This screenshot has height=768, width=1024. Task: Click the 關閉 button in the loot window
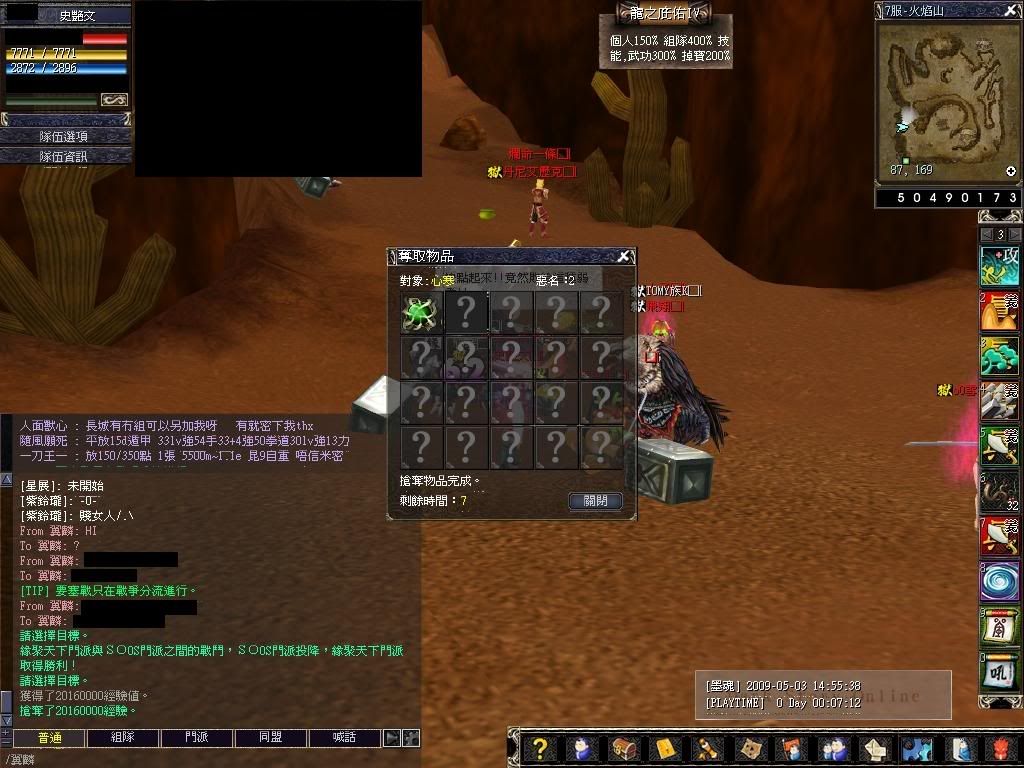point(595,501)
